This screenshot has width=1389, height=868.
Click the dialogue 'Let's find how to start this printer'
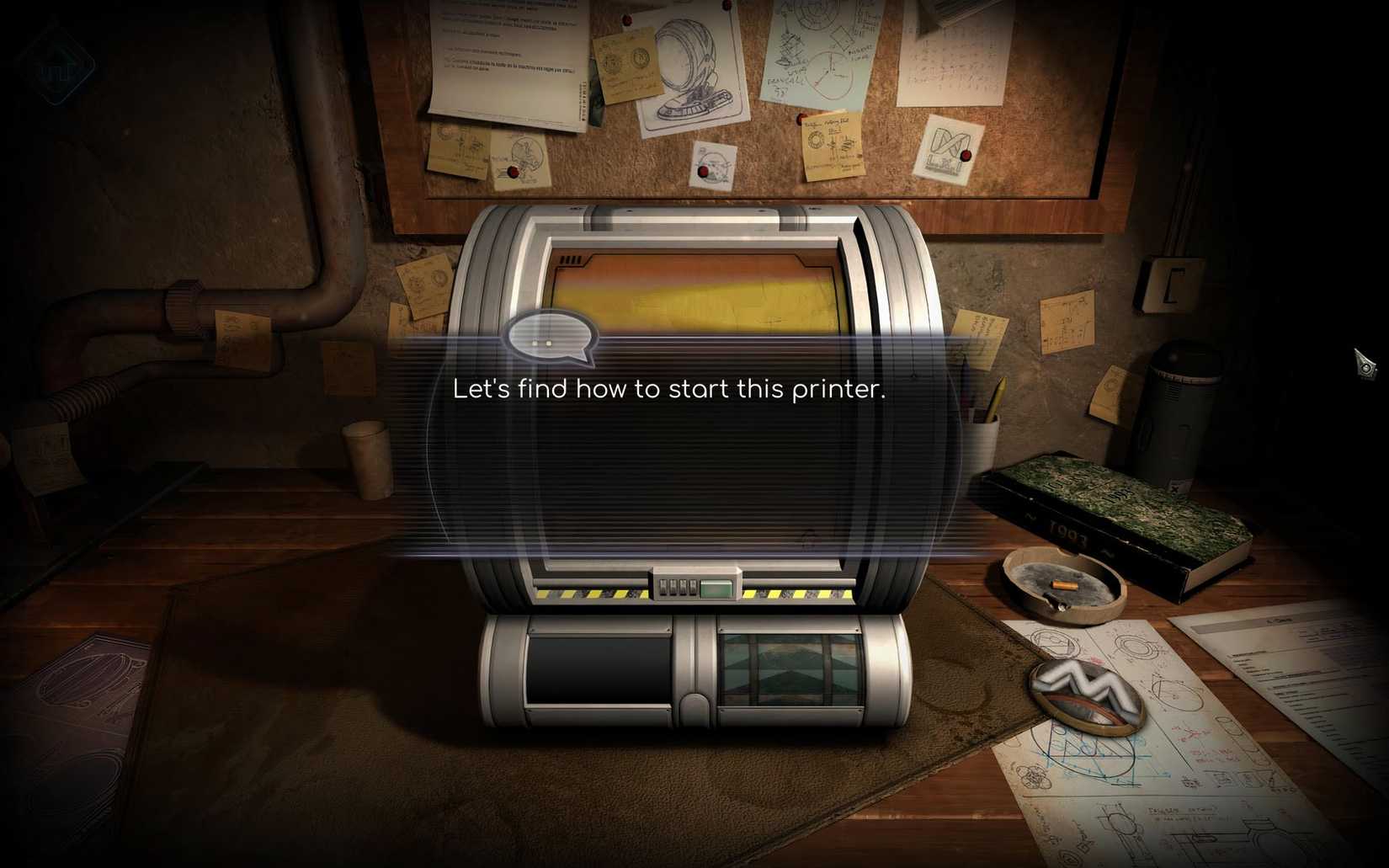pyautogui.click(x=669, y=389)
